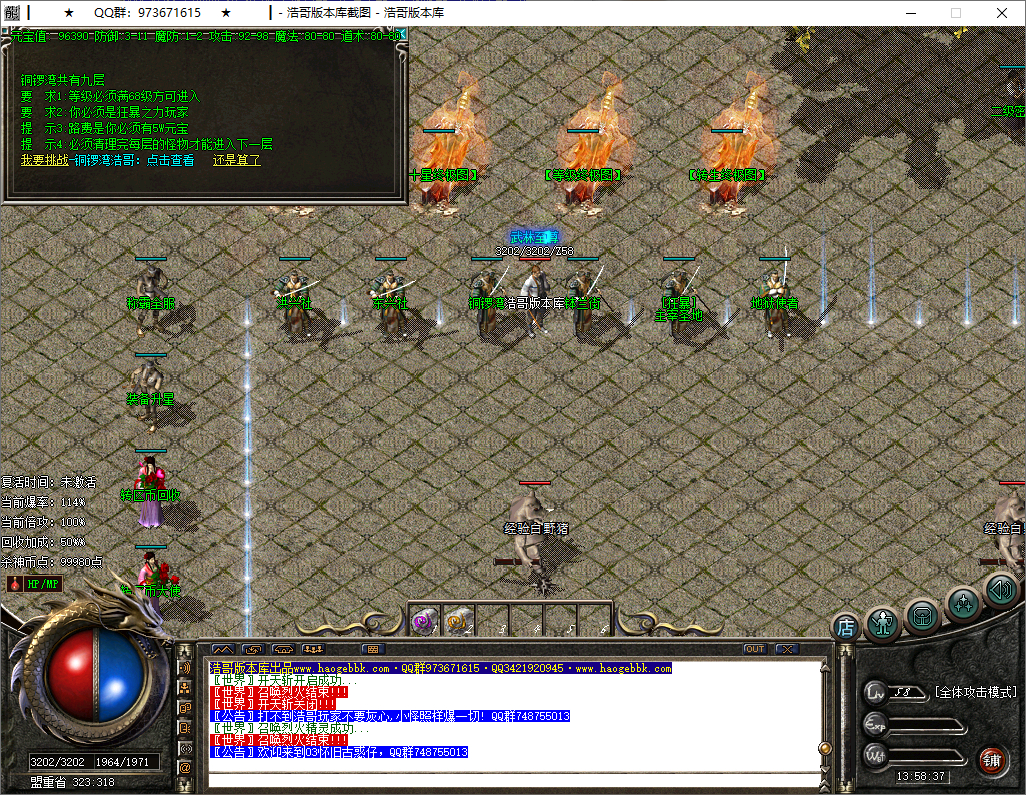Click the OUT button above chat
The image size is (1026, 795).
pos(755,649)
